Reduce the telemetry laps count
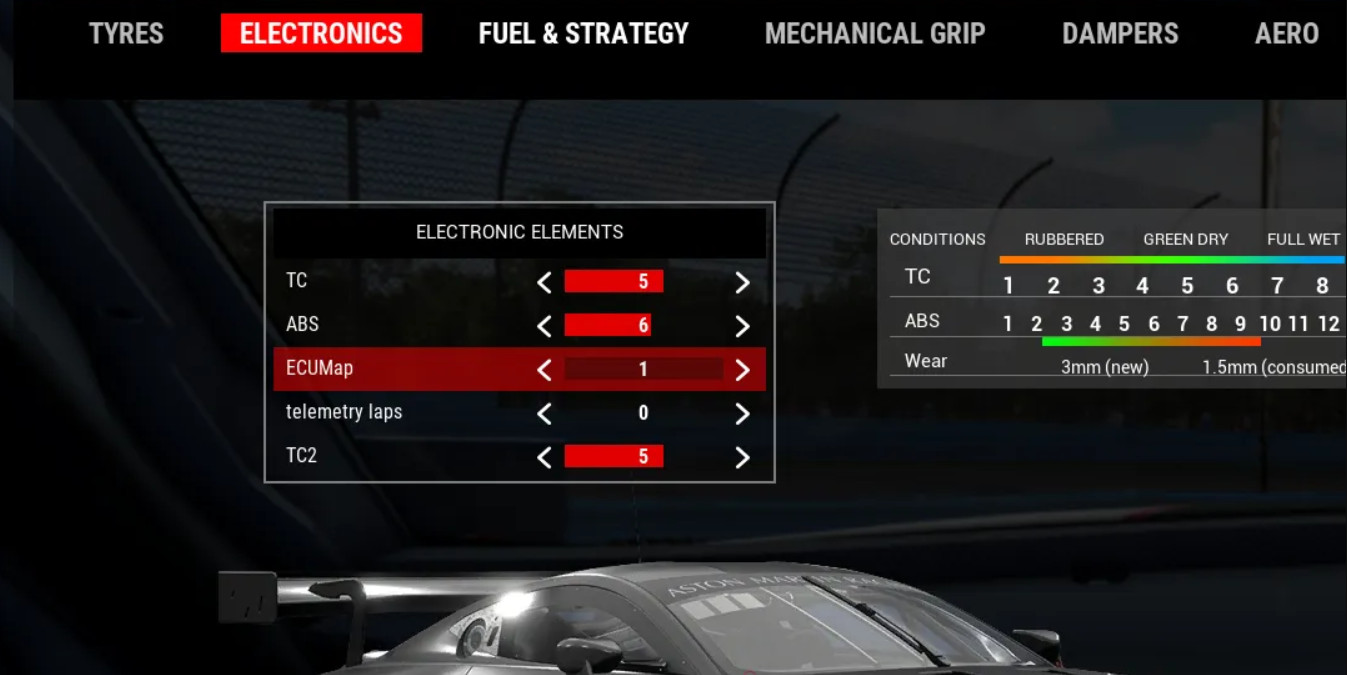 pyautogui.click(x=544, y=414)
